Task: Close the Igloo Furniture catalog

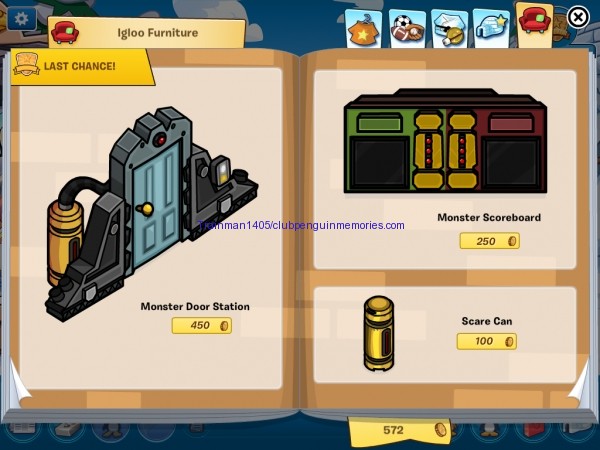Action: coord(578,17)
